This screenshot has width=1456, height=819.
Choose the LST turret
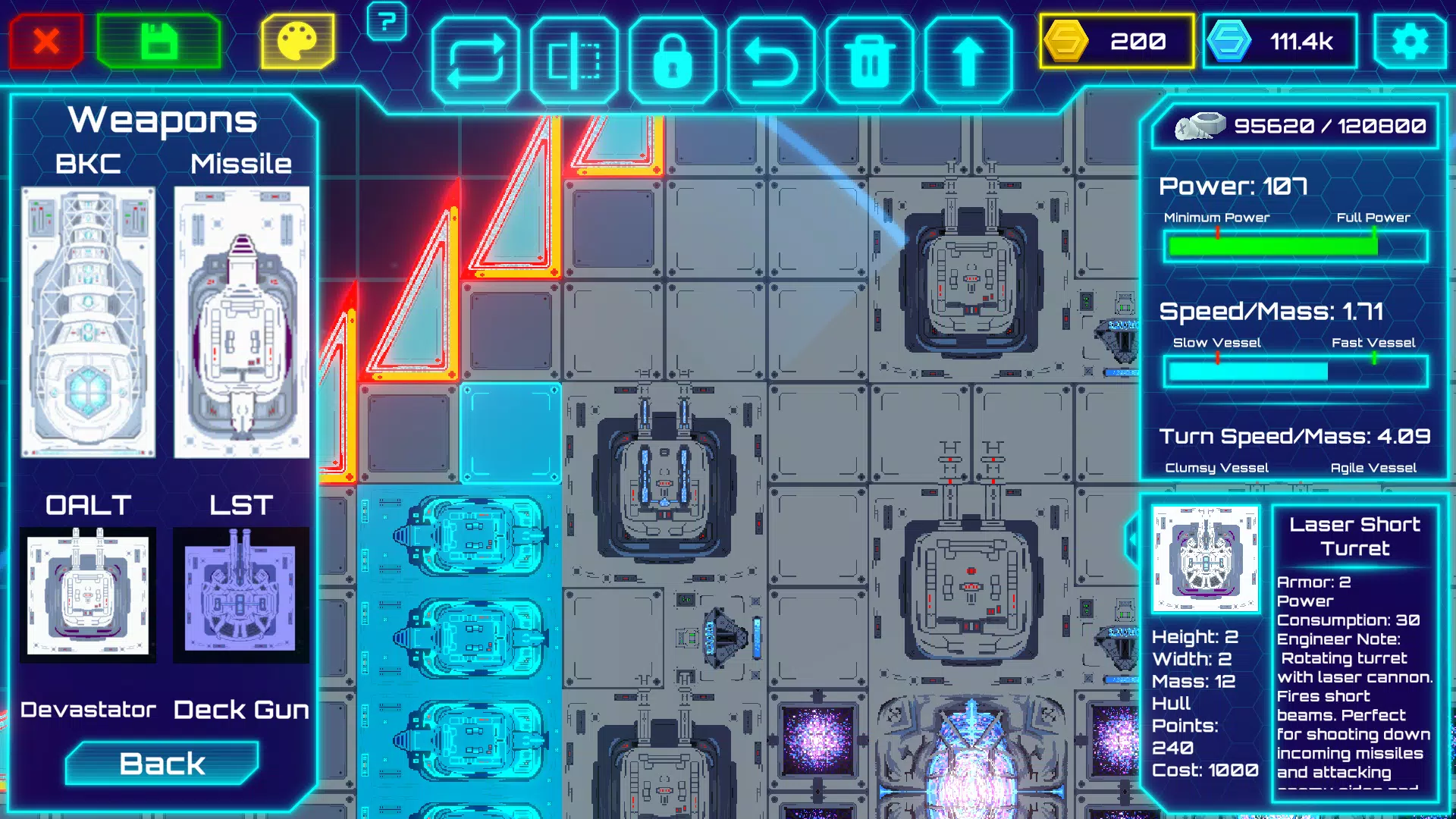241,594
